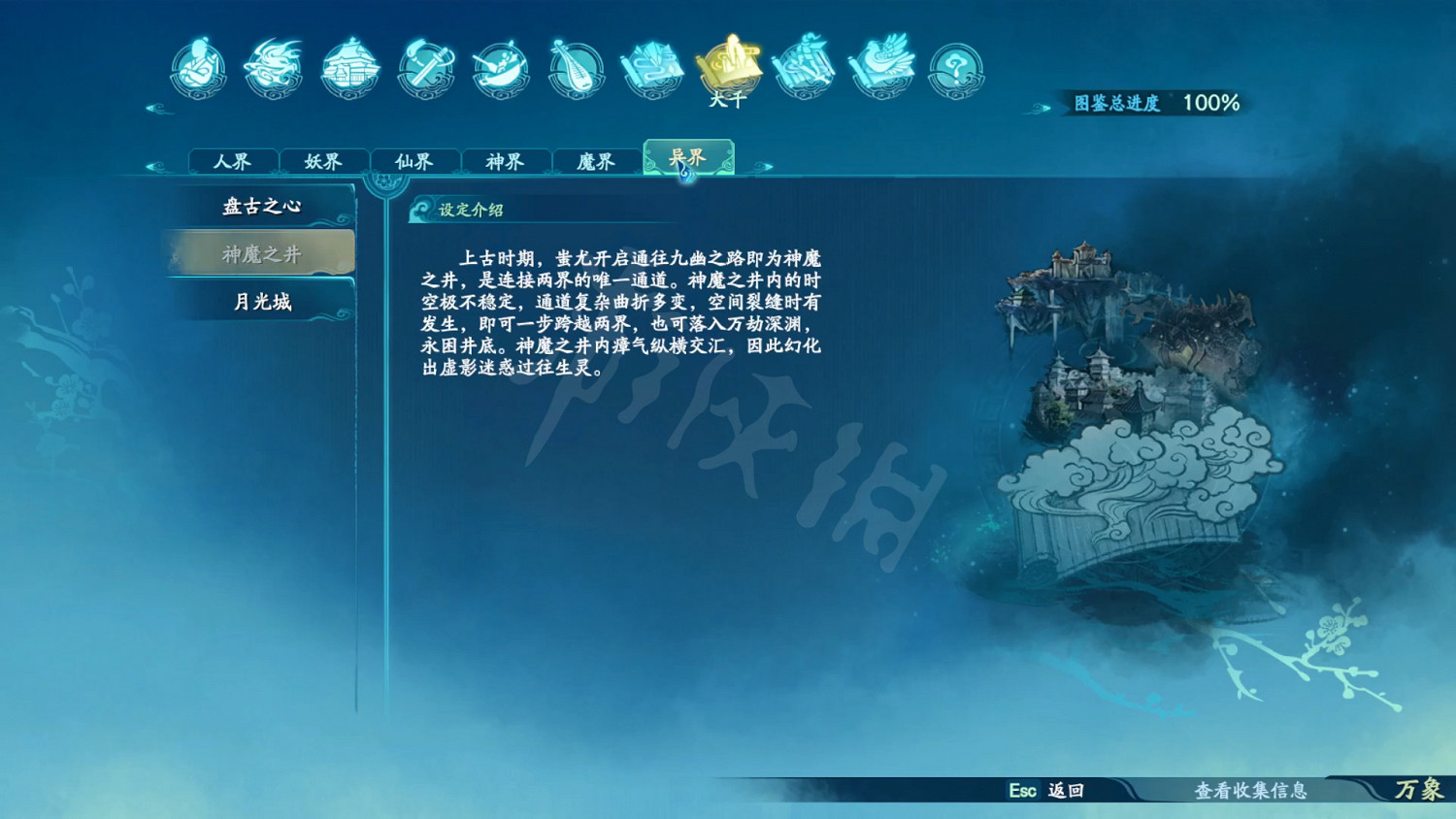The width and height of the screenshot is (1456, 819).
Task: Open the 妖界 tab
Action: point(324,160)
